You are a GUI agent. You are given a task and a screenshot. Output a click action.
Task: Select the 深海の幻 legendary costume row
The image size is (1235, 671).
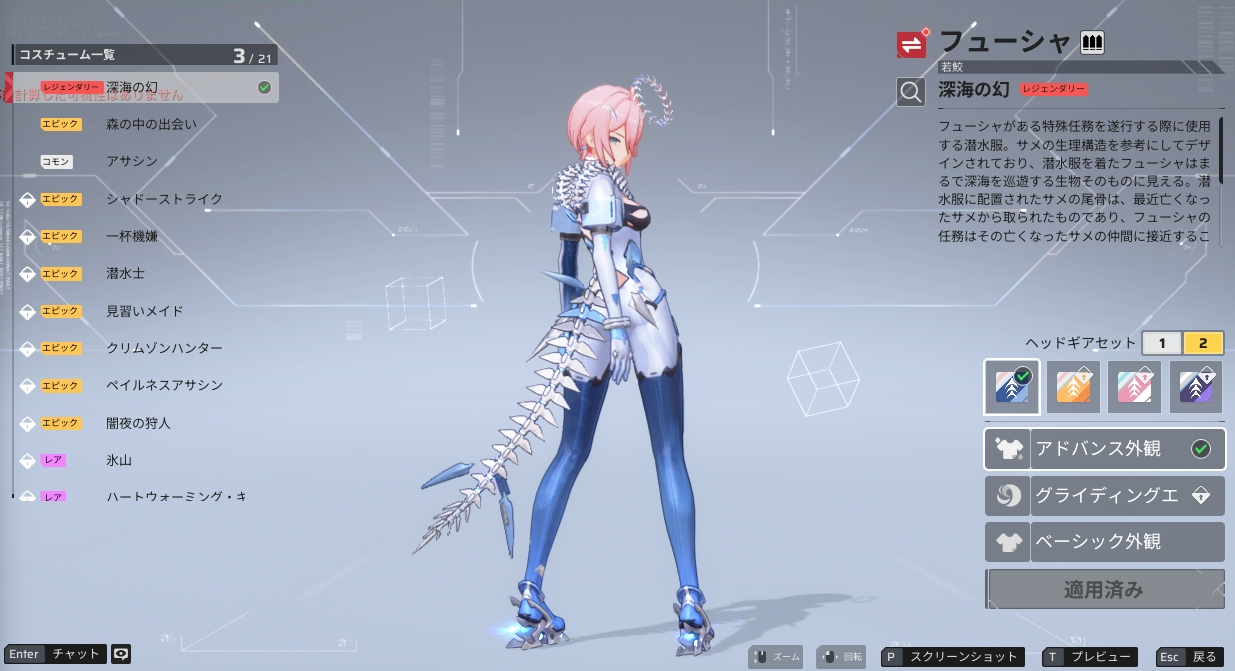145,88
